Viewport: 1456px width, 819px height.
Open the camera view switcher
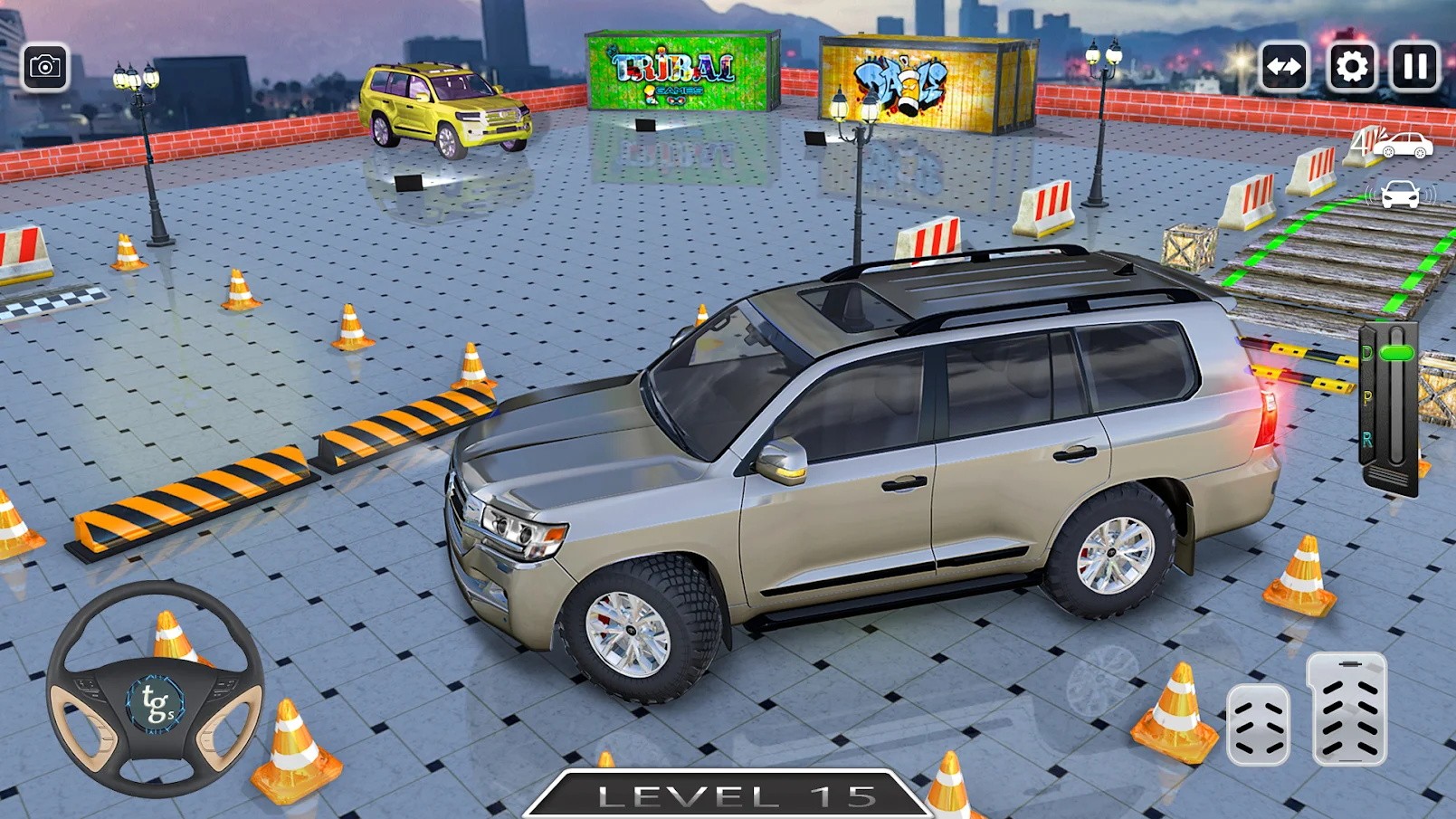tap(47, 65)
